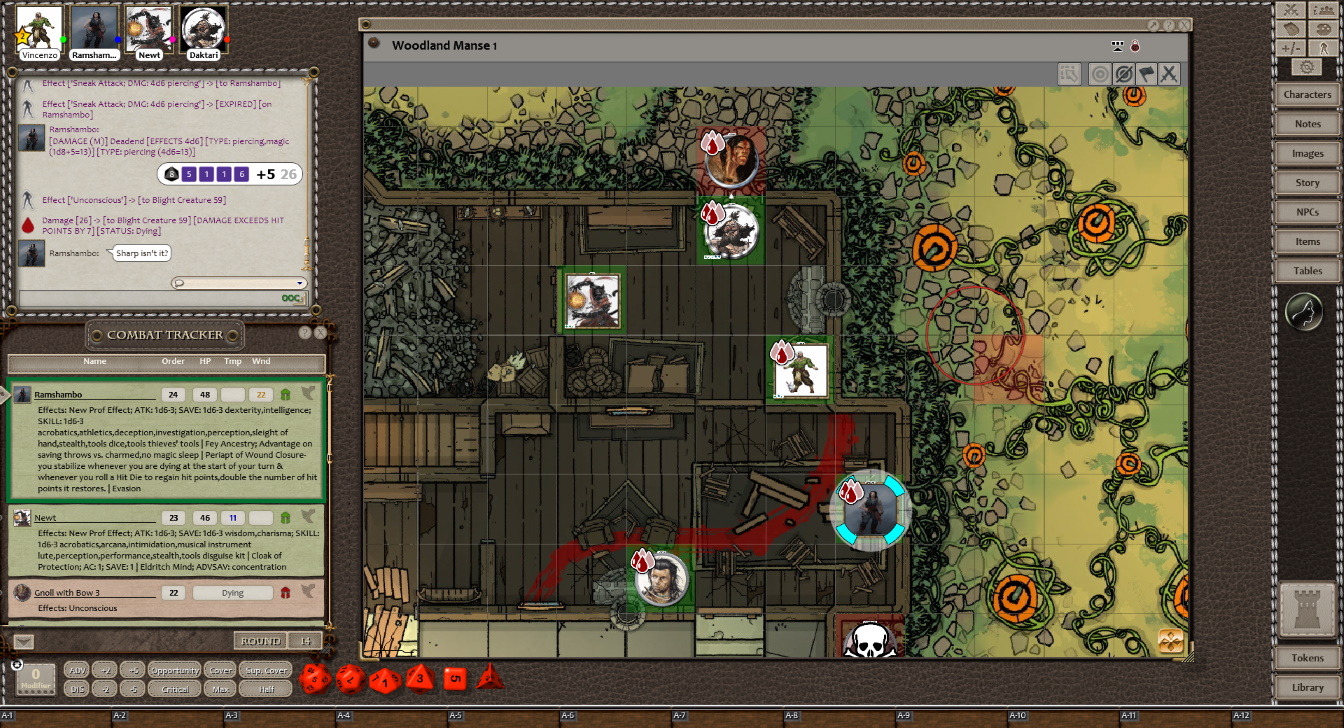1344x728 pixels.
Task: Toggle the Opportunity modifier button
Action: pos(174,670)
